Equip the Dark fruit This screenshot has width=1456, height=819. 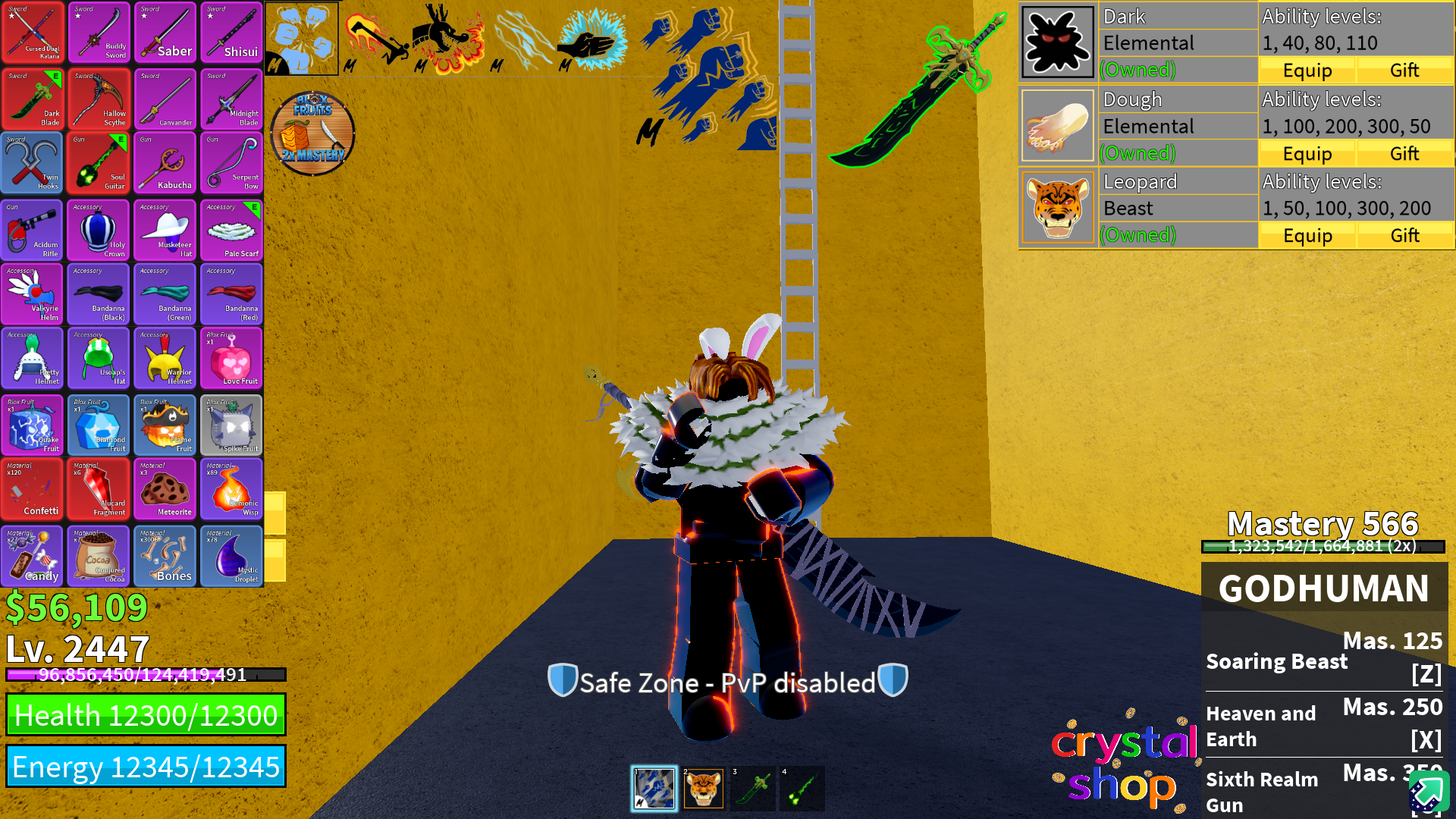pyautogui.click(x=1307, y=70)
